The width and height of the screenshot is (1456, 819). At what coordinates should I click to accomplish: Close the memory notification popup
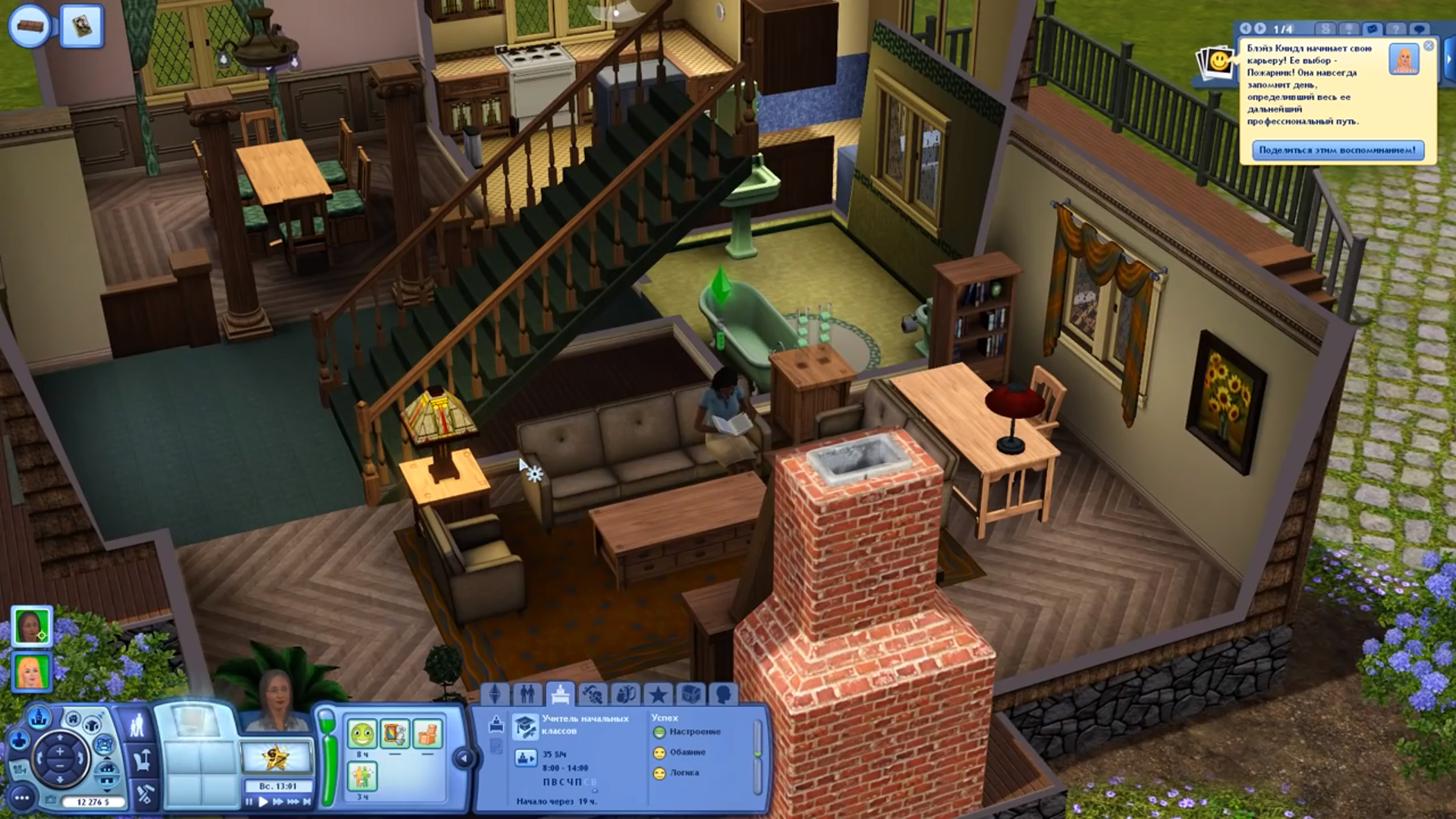pyautogui.click(x=1428, y=46)
